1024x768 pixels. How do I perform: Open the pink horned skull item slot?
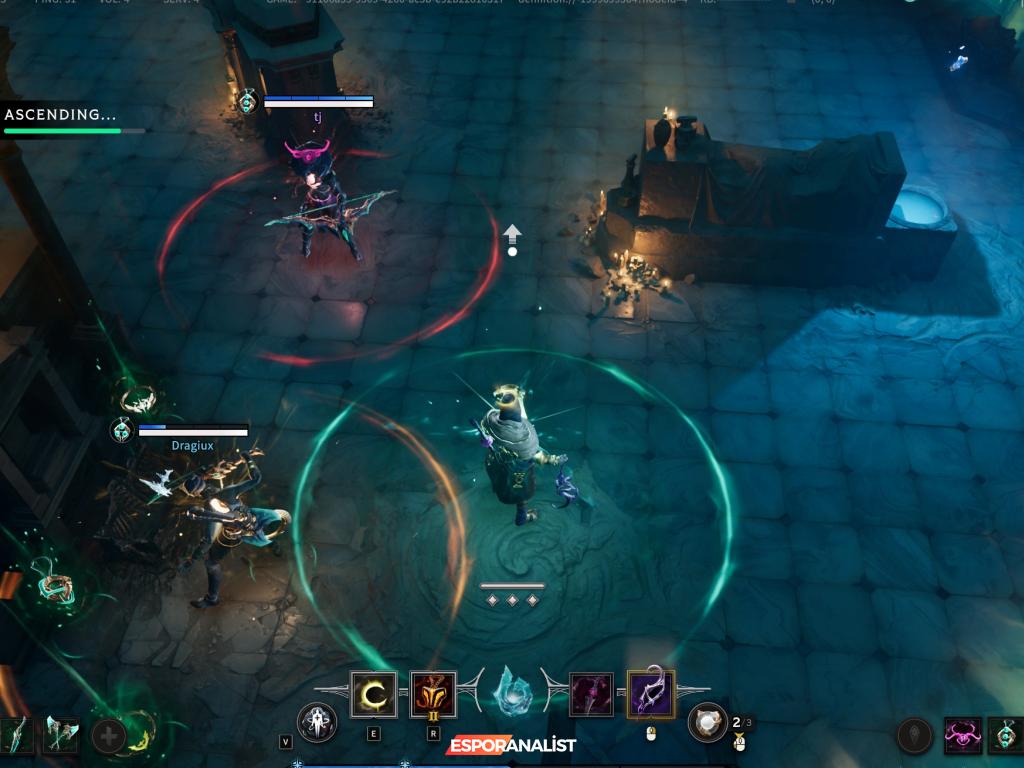(x=963, y=736)
